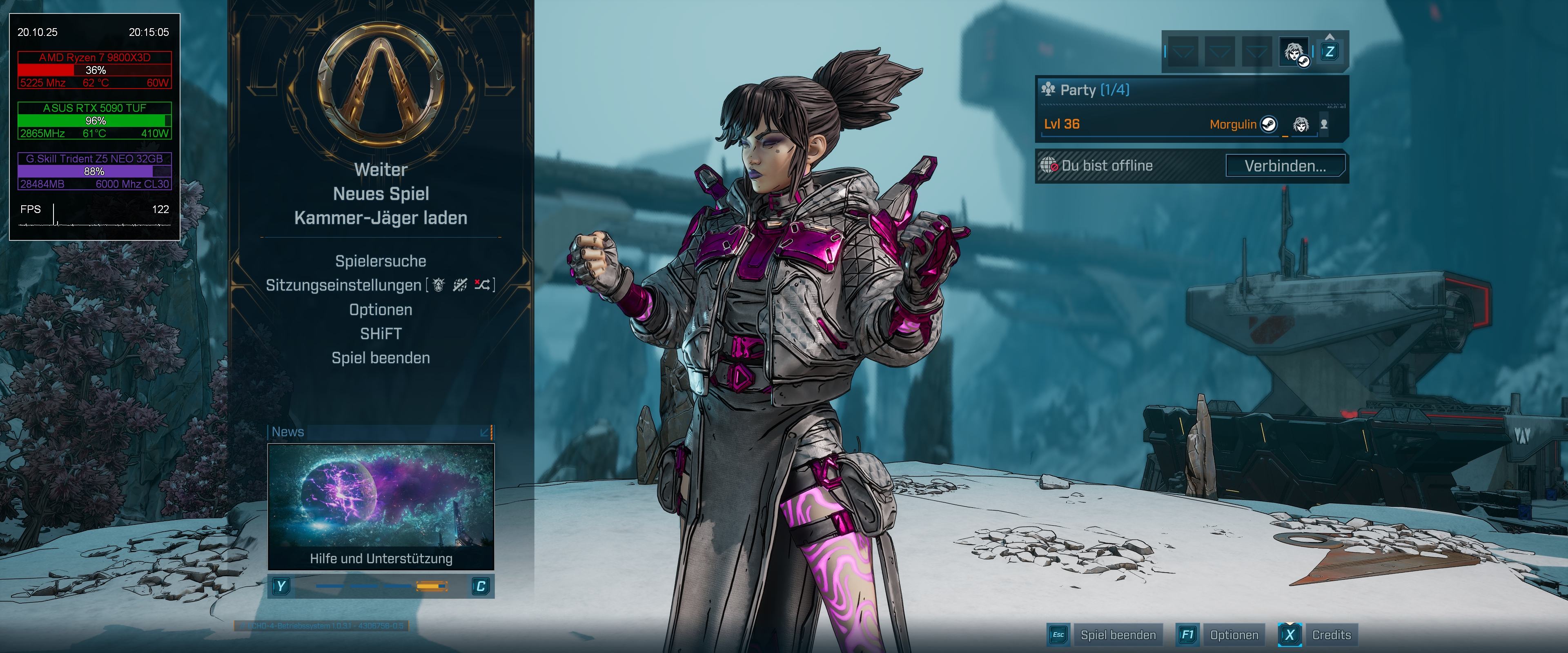Open the Spielersuche matchmaking entry

point(381,261)
